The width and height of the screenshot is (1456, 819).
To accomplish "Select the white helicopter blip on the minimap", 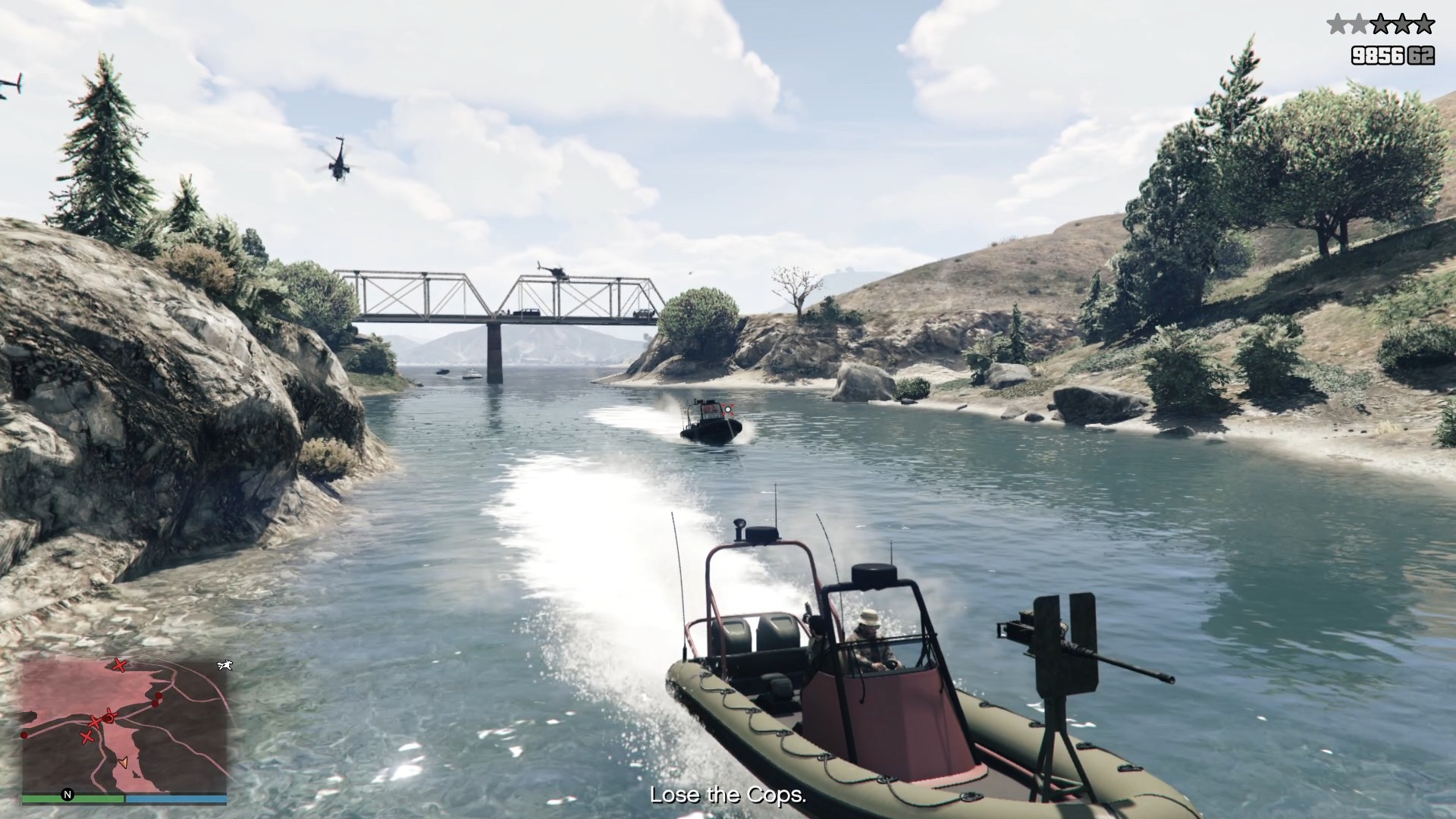I will tap(224, 666).
